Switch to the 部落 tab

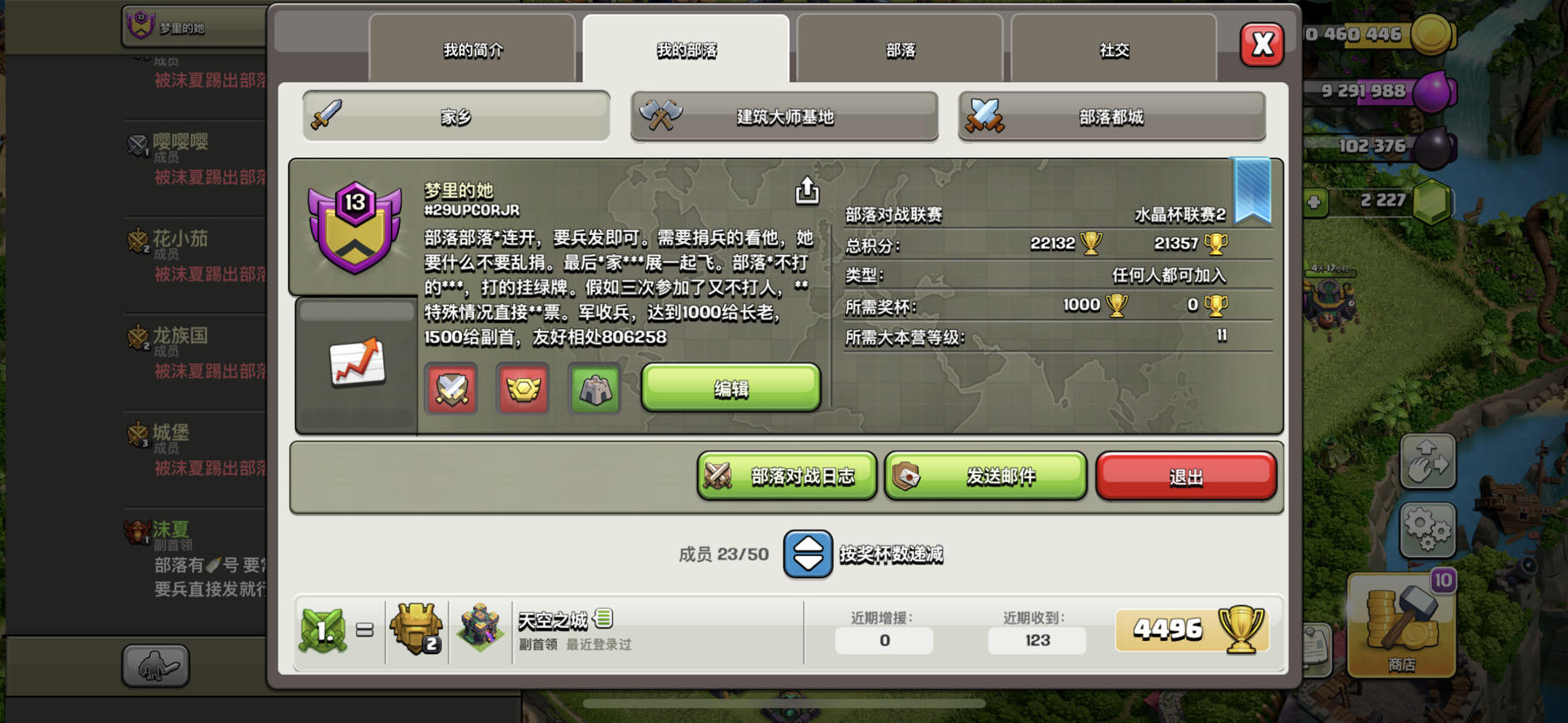point(900,50)
